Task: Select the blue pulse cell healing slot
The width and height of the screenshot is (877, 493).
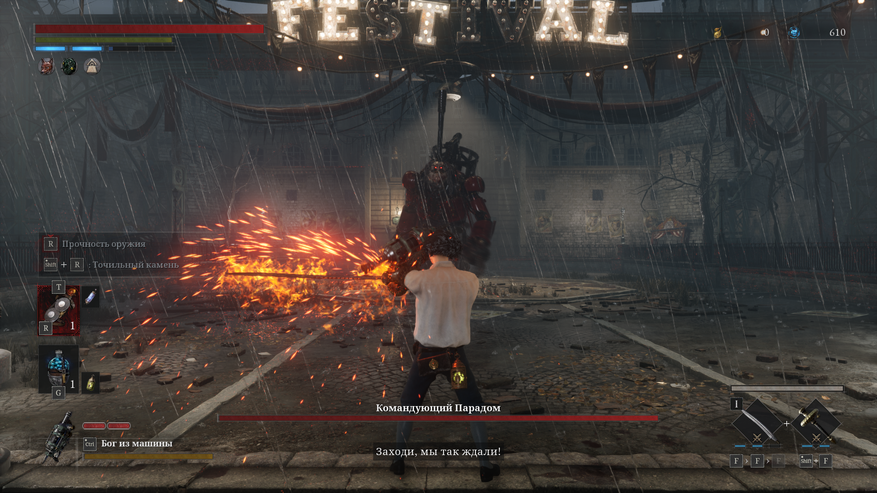Action: point(58,367)
